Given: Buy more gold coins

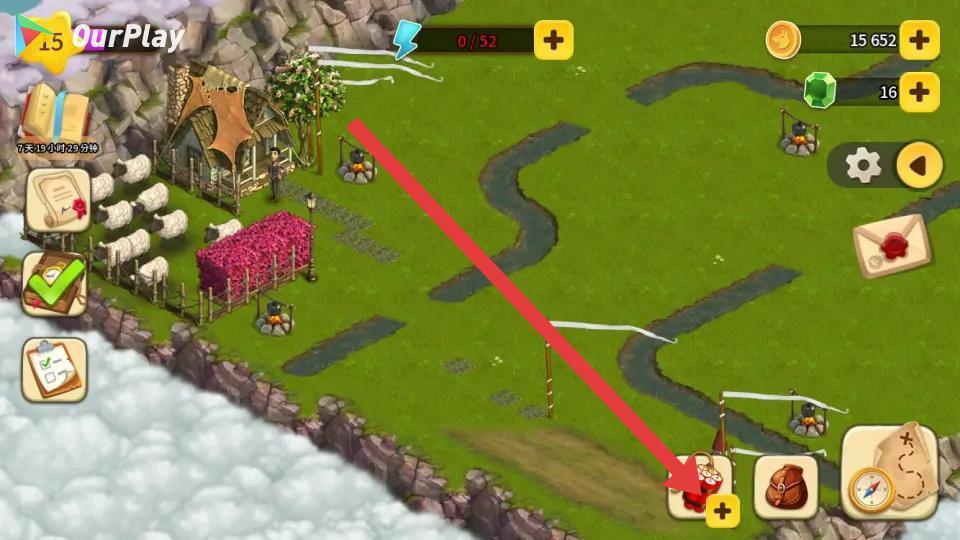Looking at the screenshot, I should [919, 41].
